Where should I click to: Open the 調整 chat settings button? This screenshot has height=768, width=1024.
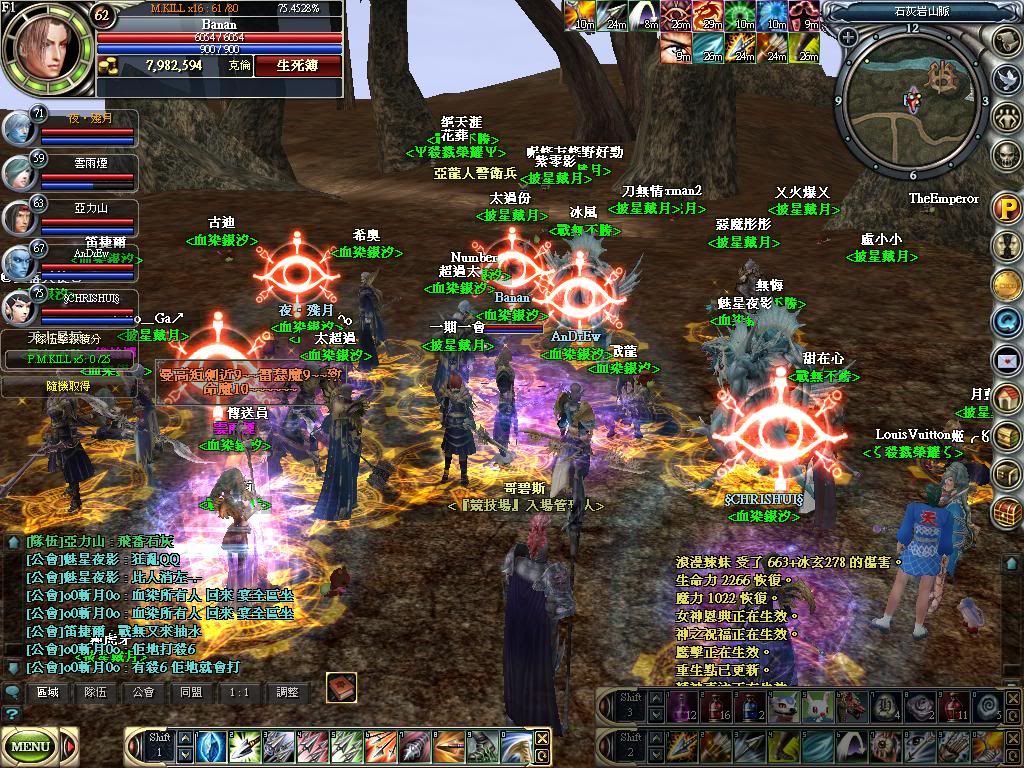click(x=288, y=692)
